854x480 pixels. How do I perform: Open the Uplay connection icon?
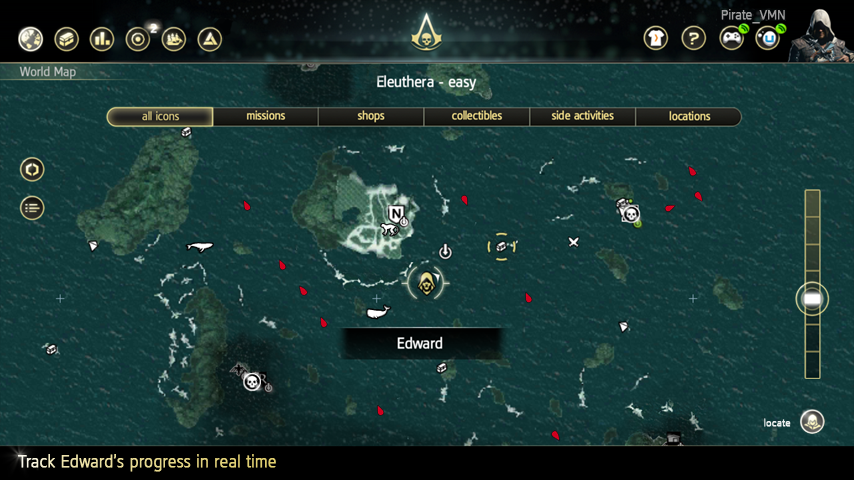click(x=768, y=38)
